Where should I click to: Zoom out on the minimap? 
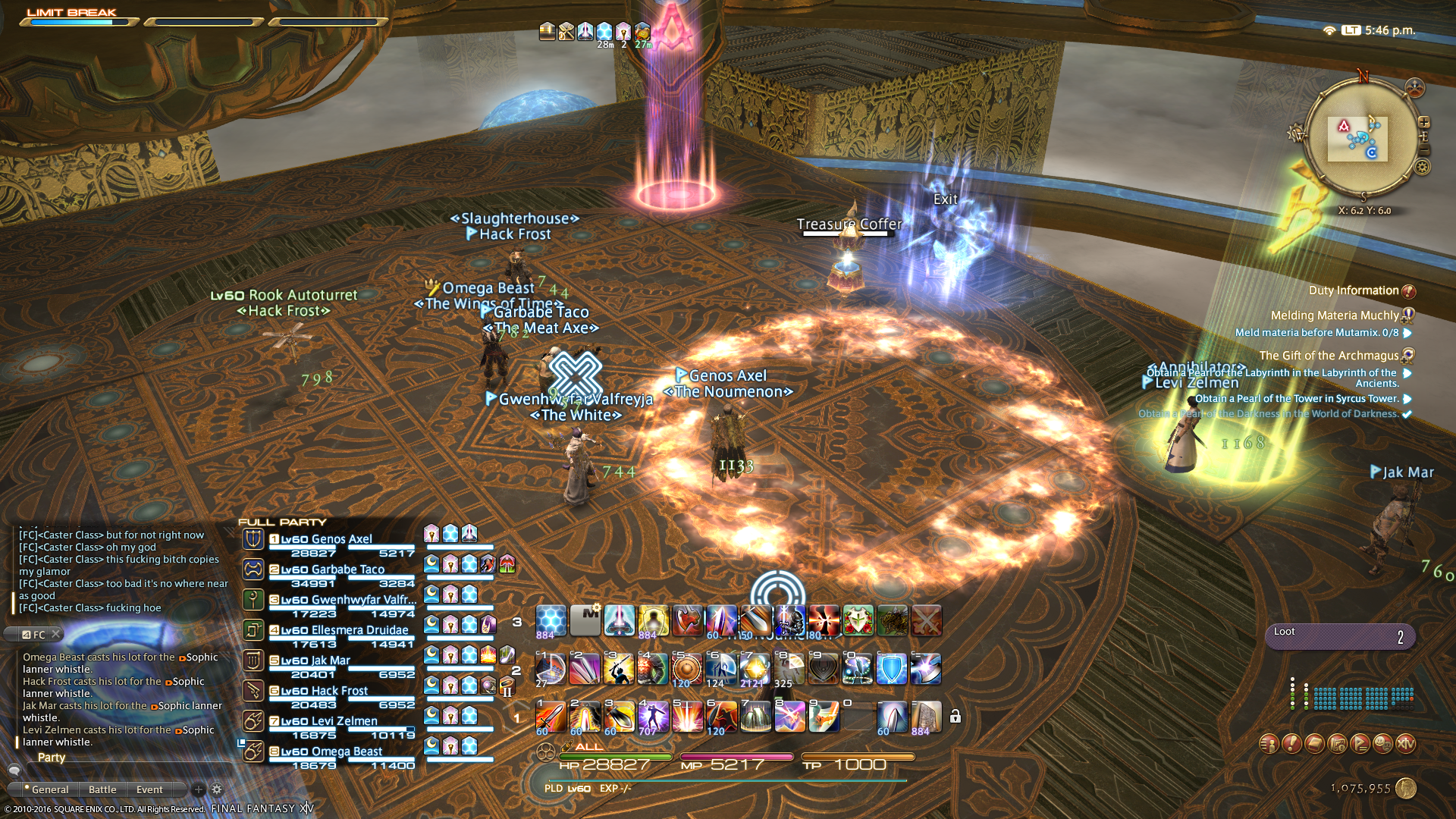pyautogui.click(x=1424, y=150)
